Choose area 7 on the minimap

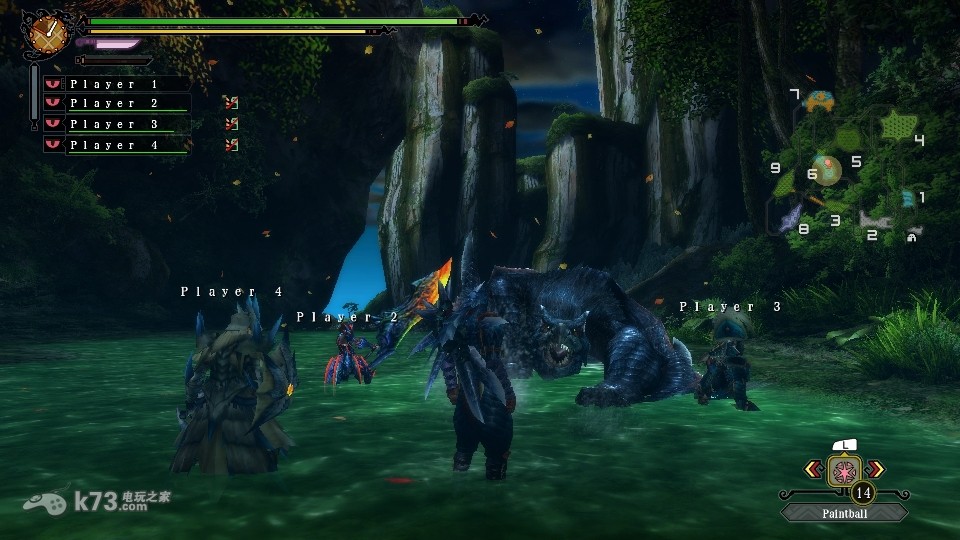tap(821, 101)
